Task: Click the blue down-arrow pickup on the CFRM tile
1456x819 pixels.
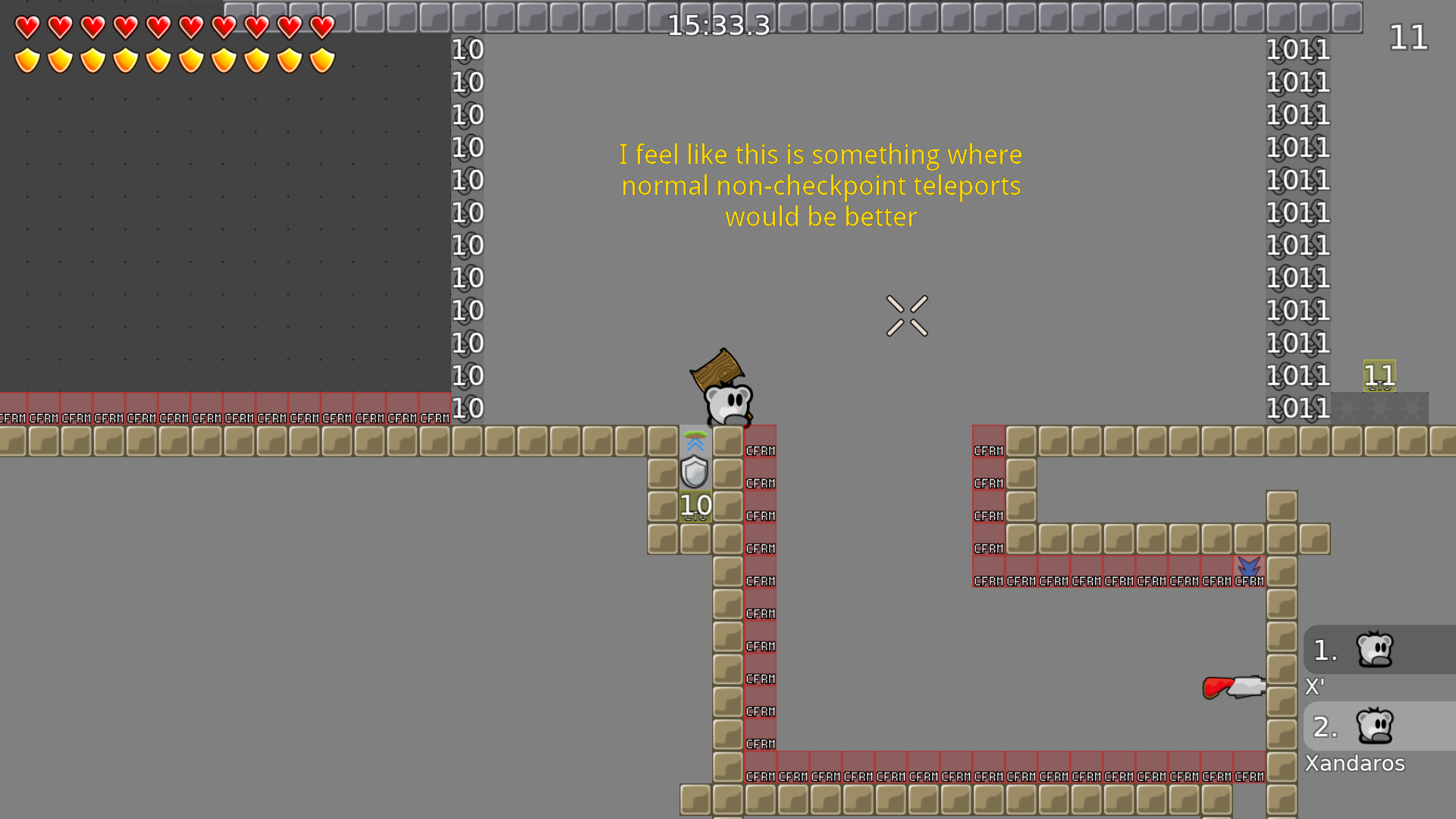Action: [x=1250, y=567]
